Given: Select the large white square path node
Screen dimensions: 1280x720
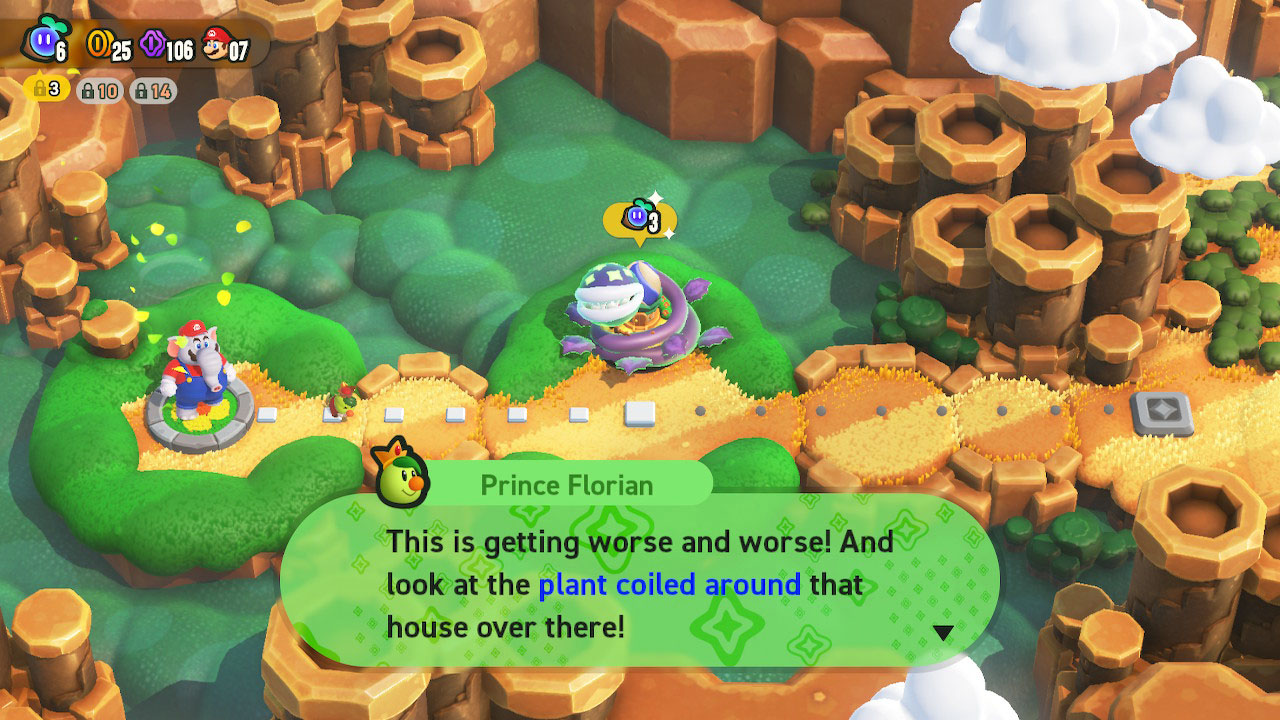Looking at the screenshot, I should (640, 413).
